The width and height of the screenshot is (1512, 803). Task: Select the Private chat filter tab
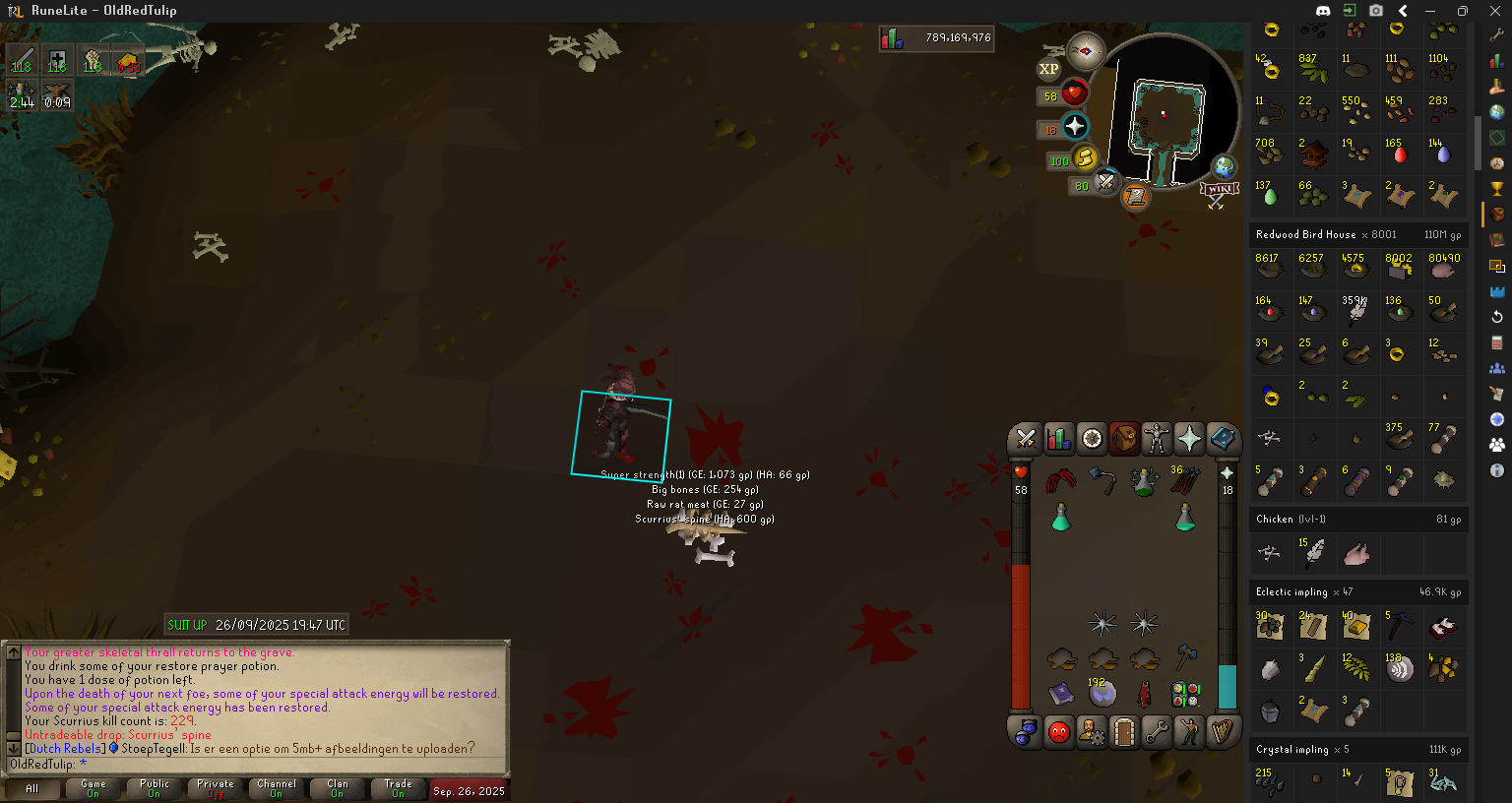click(x=216, y=789)
